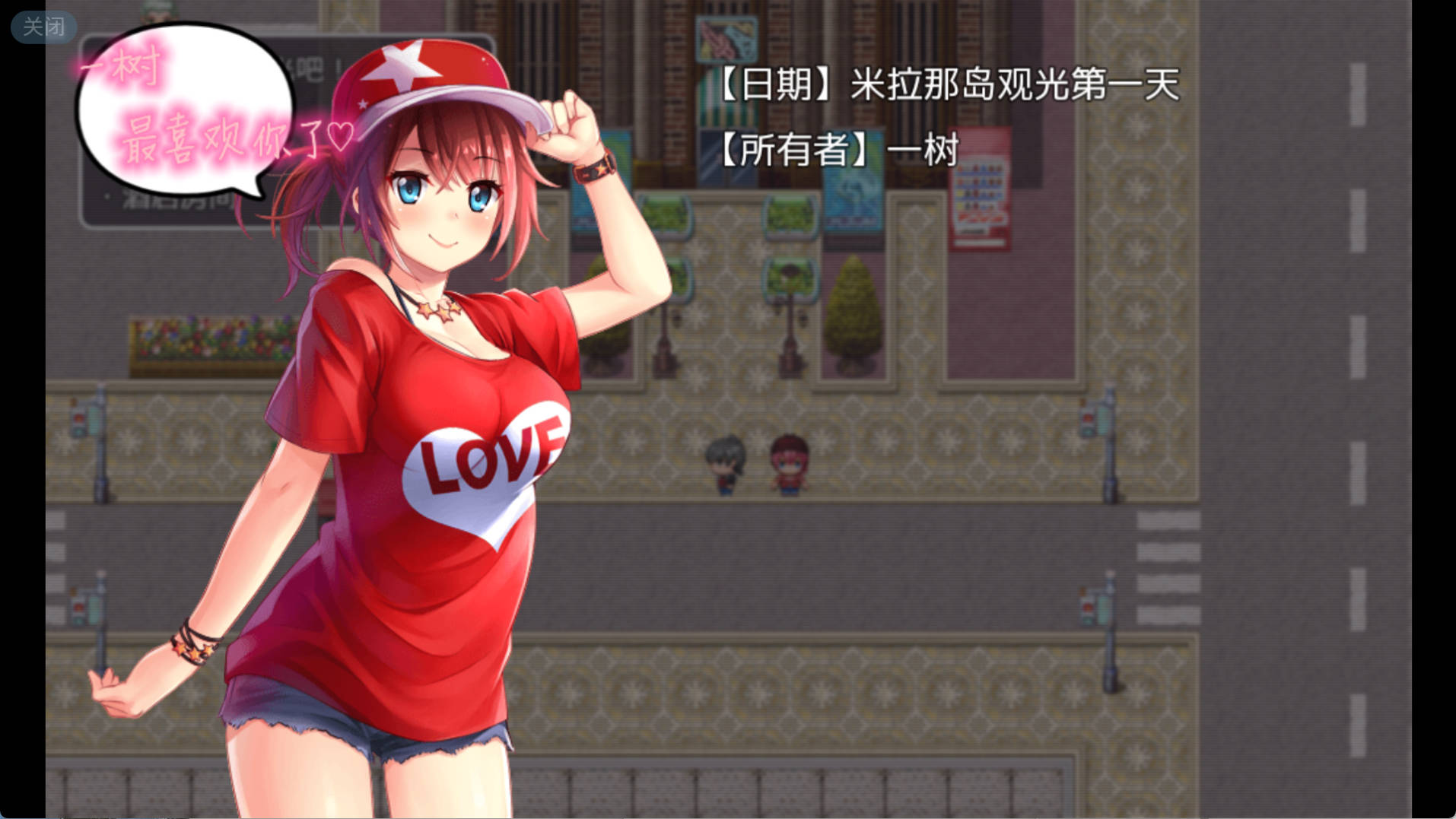This screenshot has width=1456, height=819.
Task: Click the street lamp post sprite
Action: point(791,327)
